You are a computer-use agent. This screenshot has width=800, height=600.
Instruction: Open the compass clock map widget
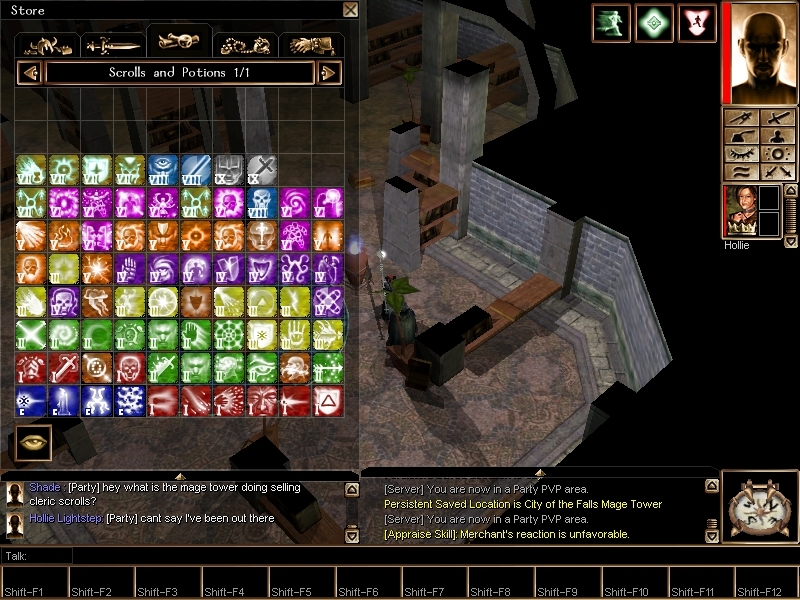[x=758, y=508]
